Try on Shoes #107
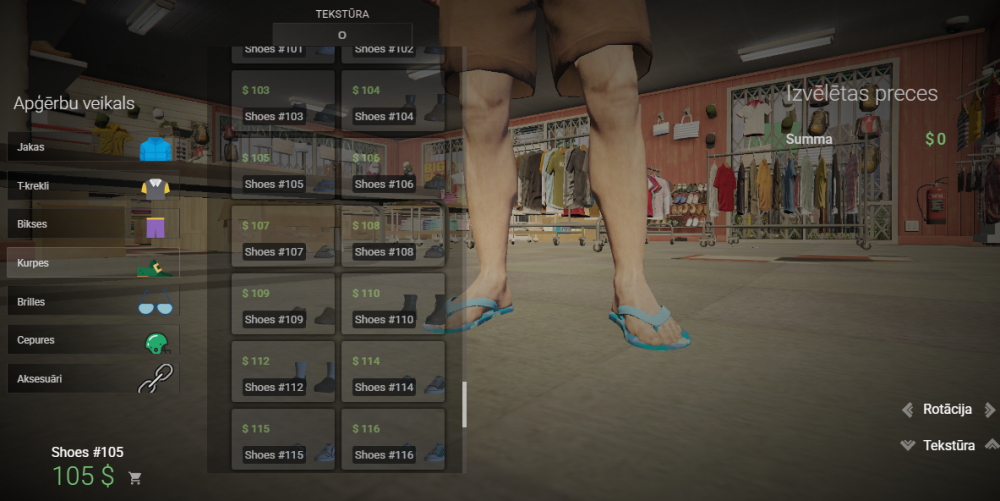 tap(283, 236)
